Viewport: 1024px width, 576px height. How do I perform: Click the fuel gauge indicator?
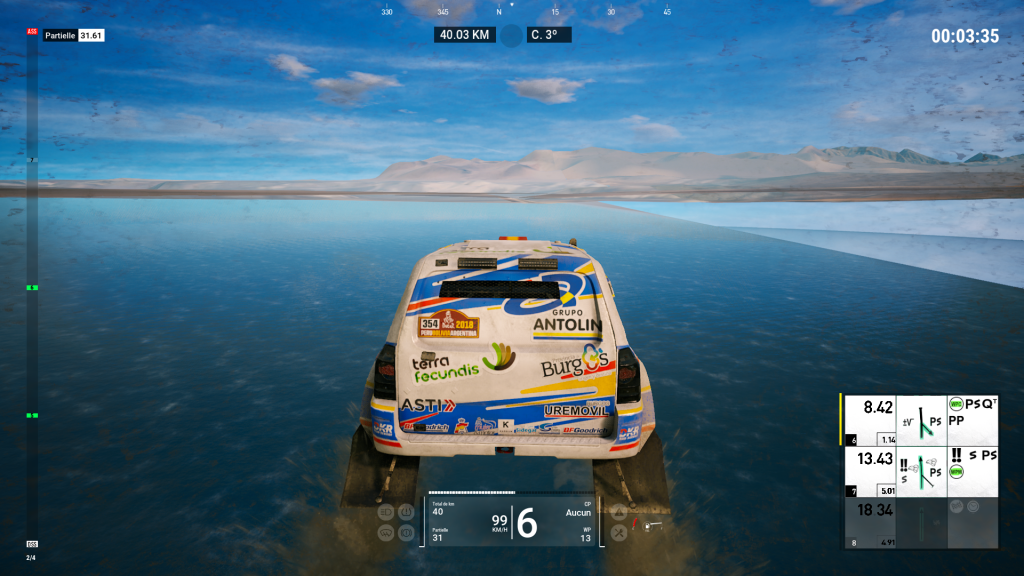tap(646, 522)
